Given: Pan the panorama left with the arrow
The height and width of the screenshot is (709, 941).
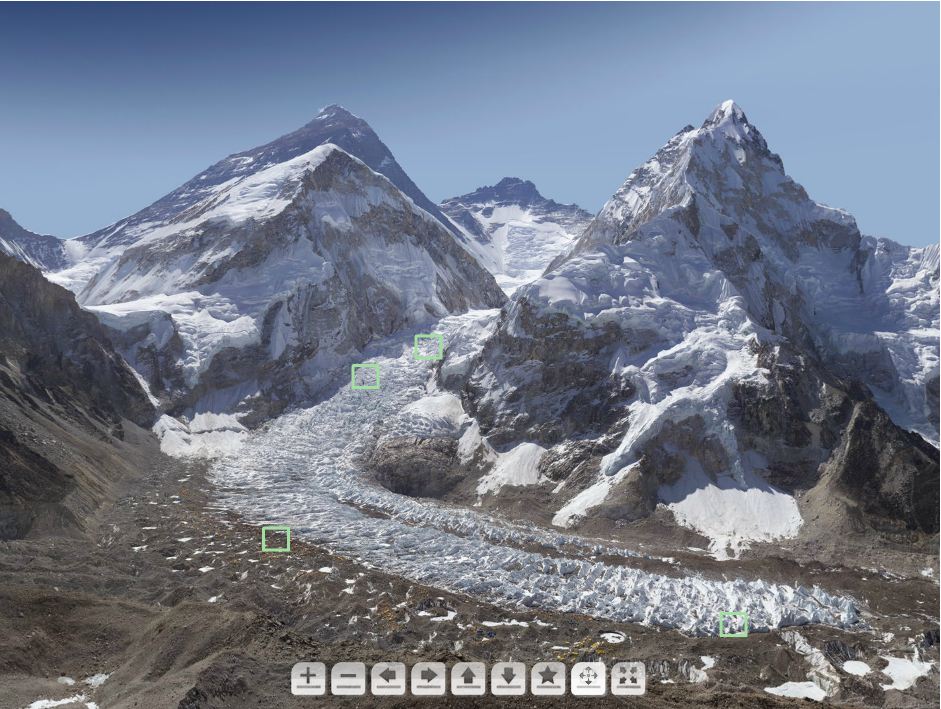Looking at the screenshot, I should (x=388, y=679).
